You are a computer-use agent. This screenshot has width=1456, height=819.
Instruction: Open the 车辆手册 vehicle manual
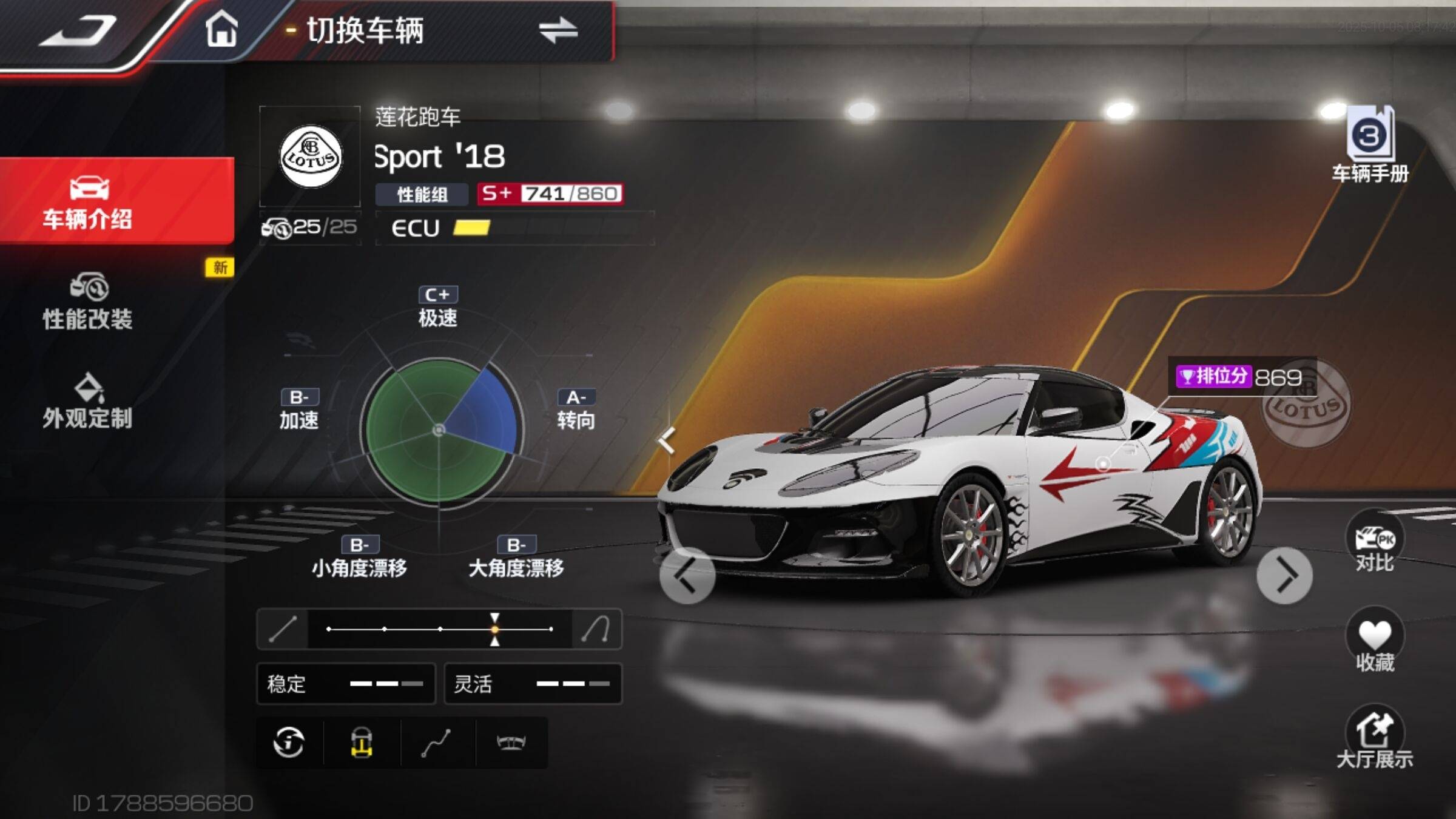pos(1370,146)
